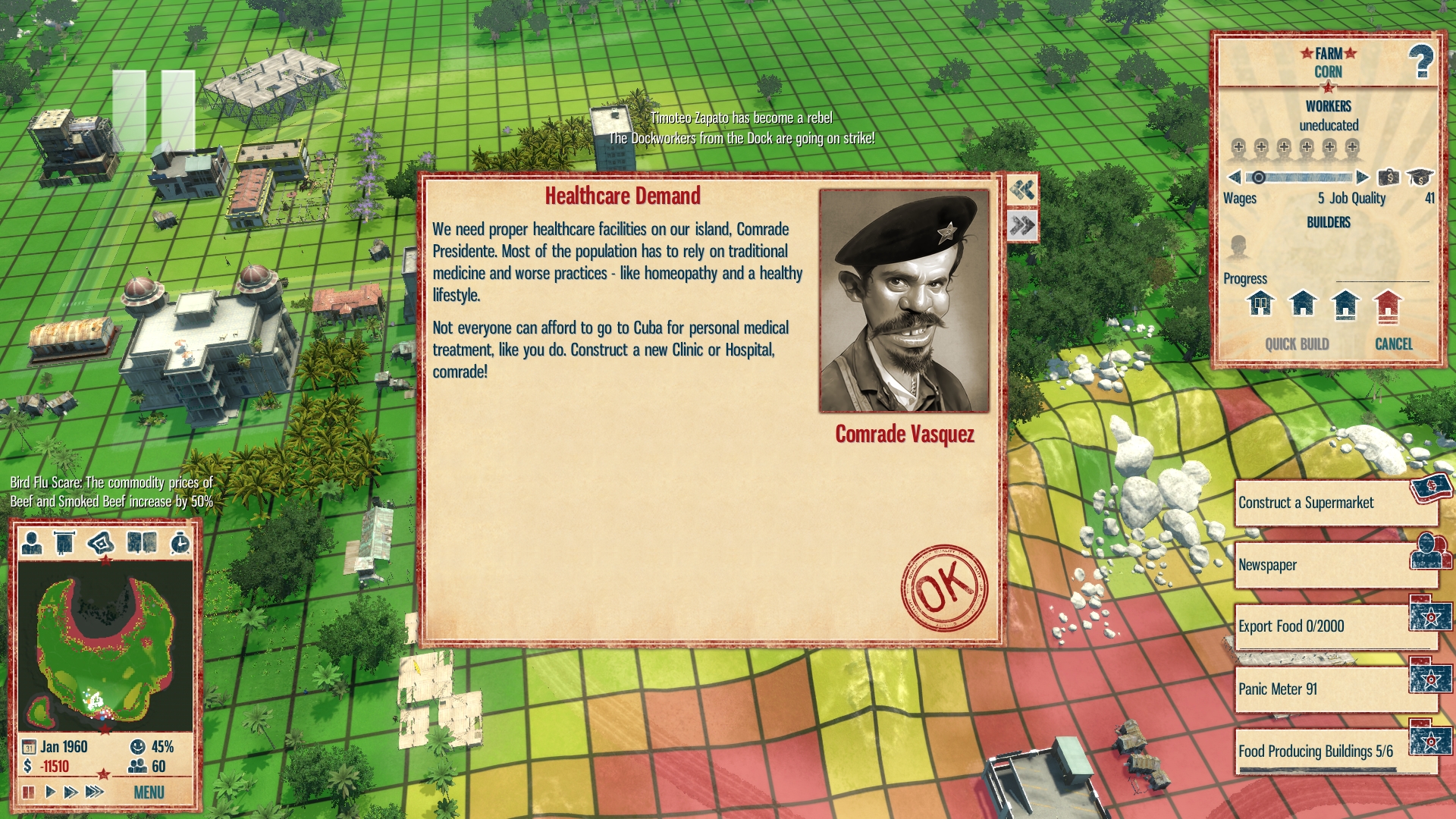Viewport: 1456px width, 819px height.
Task: Go to previous message with left arrows
Action: pos(1022,190)
